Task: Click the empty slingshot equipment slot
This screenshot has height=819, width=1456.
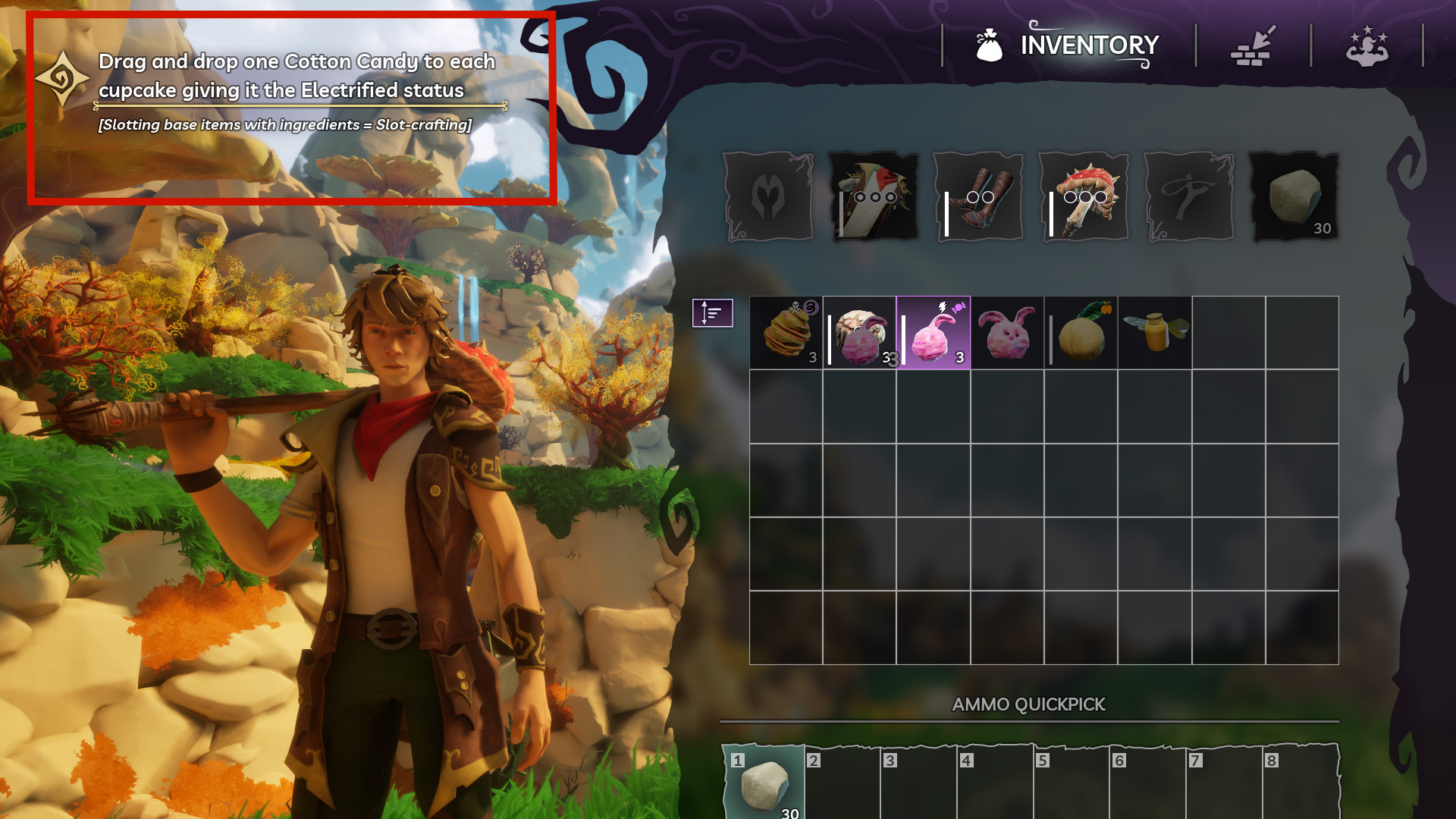Action: [x=1188, y=196]
